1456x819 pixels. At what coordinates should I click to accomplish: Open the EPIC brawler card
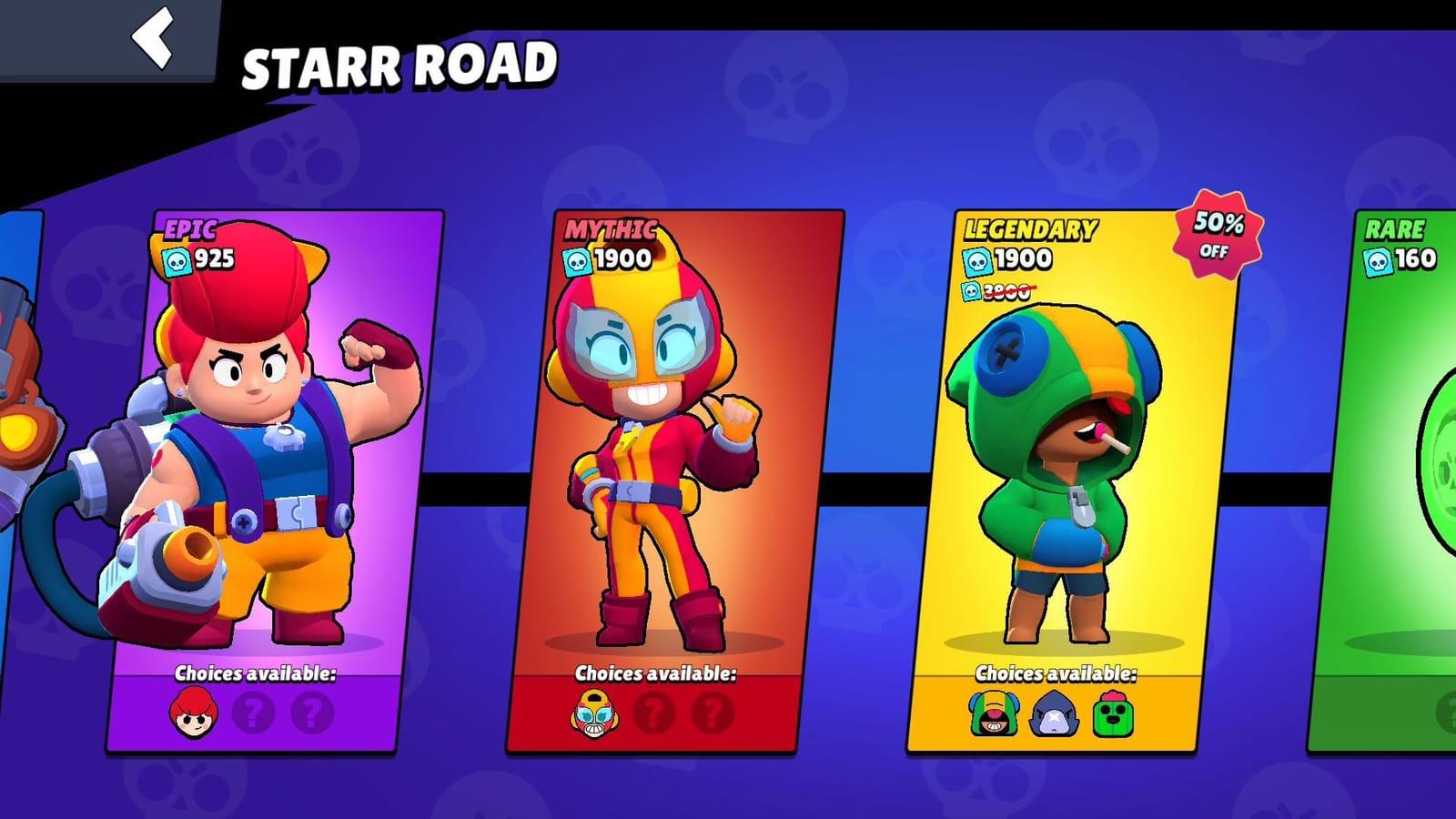(273, 455)
